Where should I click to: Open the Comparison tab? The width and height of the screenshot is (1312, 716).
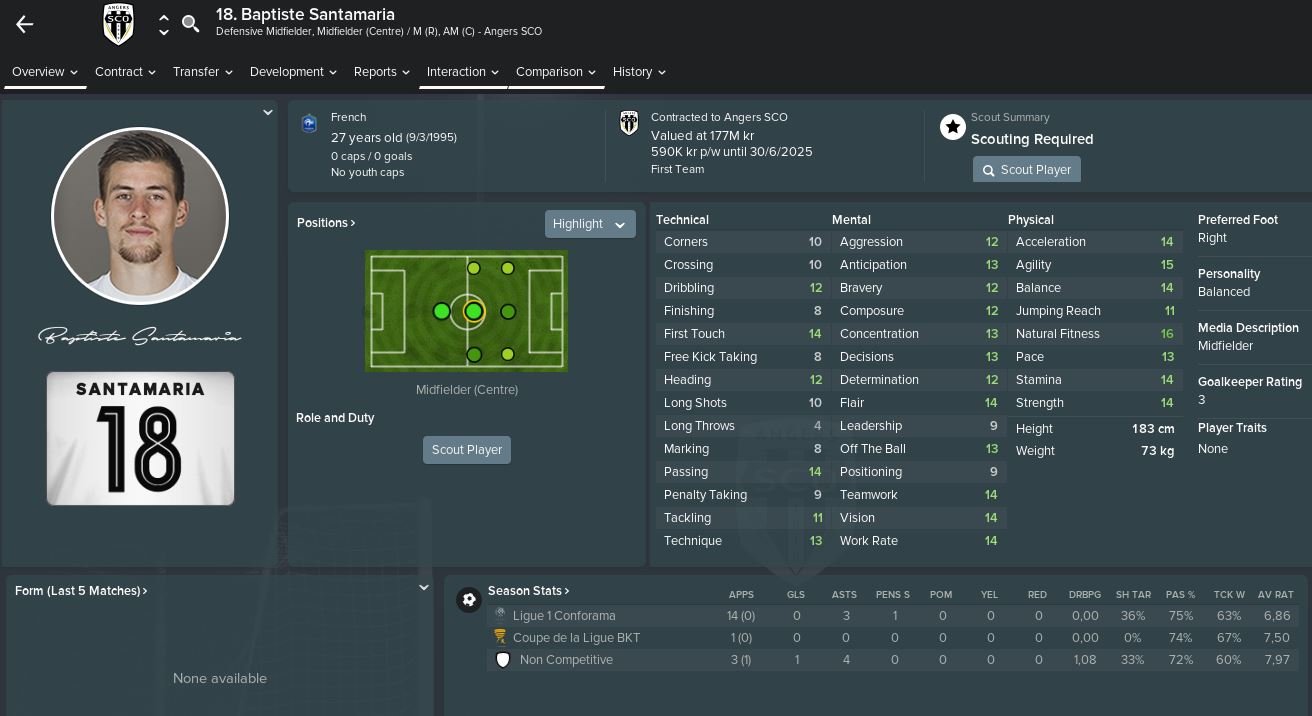coord(555,72)
